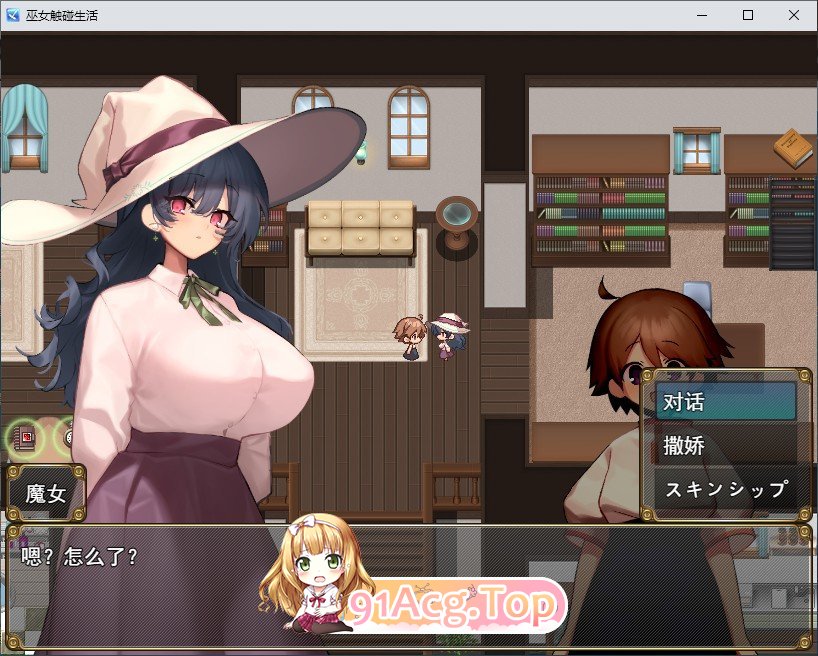The height and width of the screenshot is (656, 818).
Task: Choose the 对话 dialogue option
Action: tap(725, 402)
